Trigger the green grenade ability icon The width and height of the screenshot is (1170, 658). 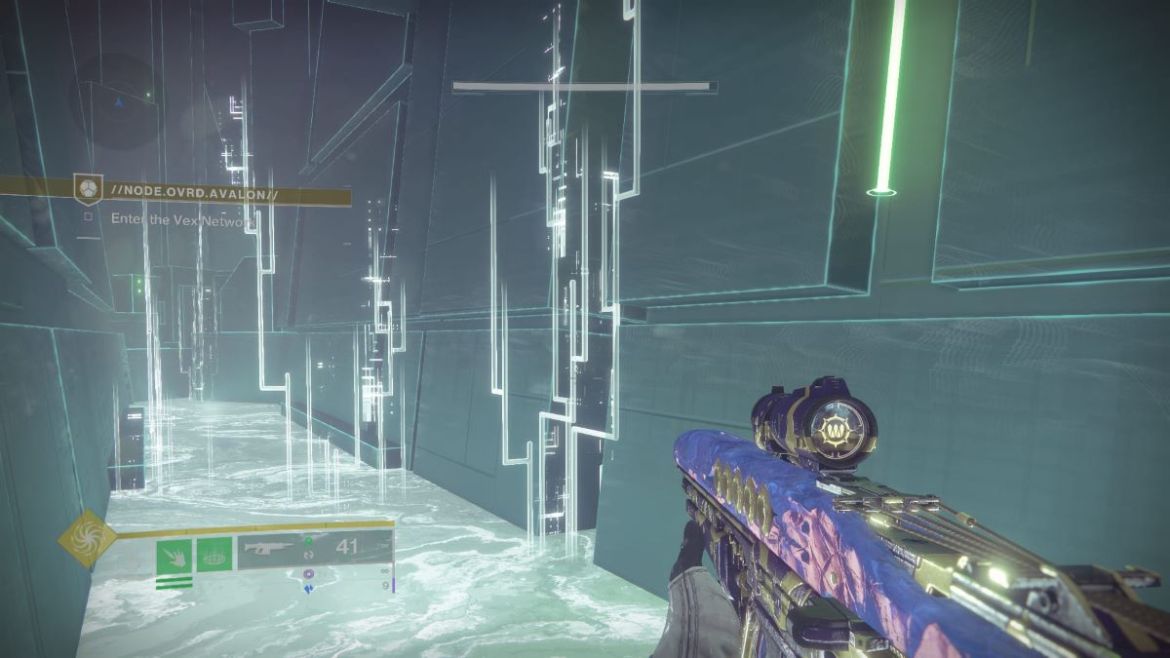(x=216, y=554)
